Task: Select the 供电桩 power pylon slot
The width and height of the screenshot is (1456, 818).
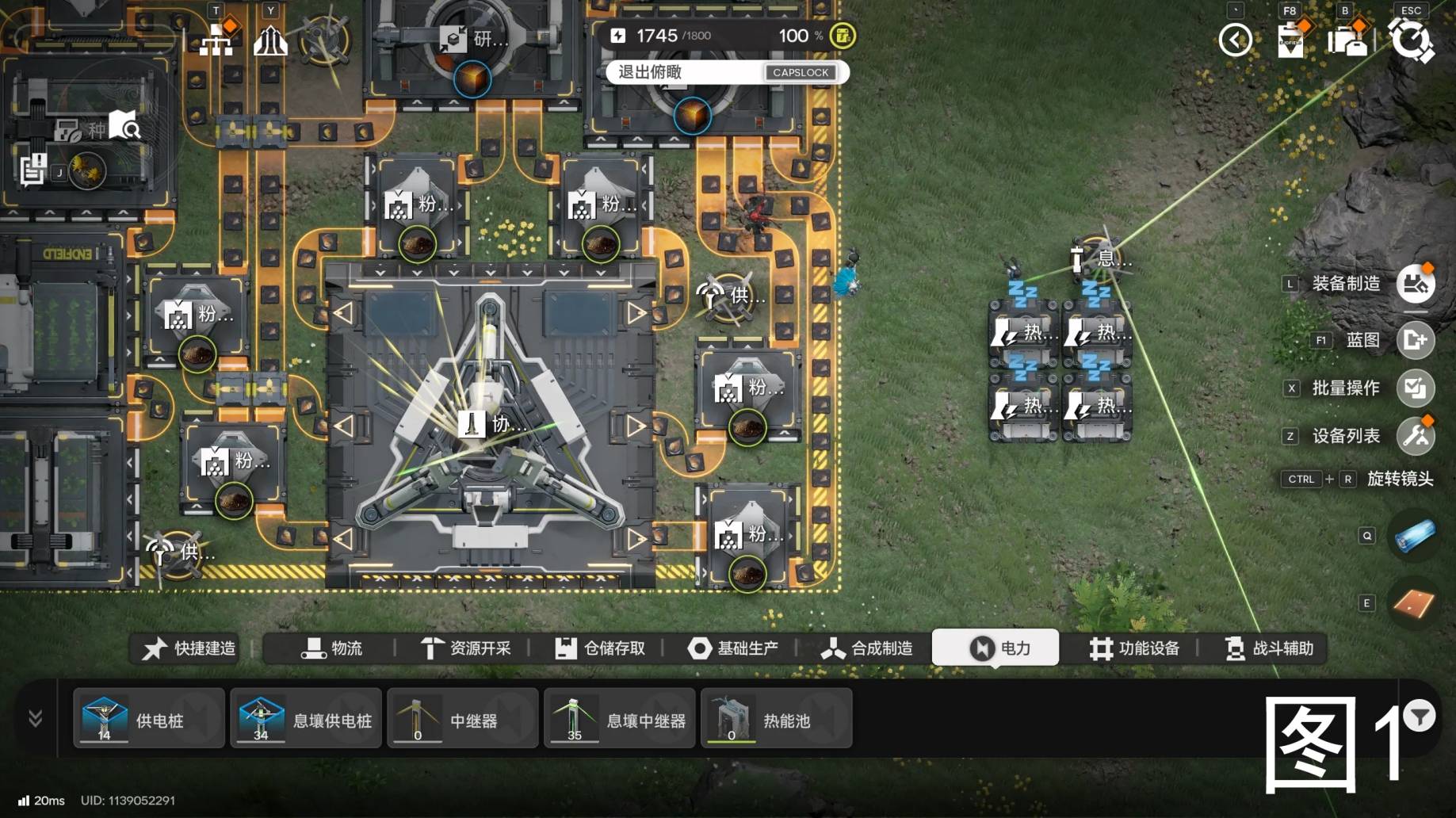Action: [148, 719]
